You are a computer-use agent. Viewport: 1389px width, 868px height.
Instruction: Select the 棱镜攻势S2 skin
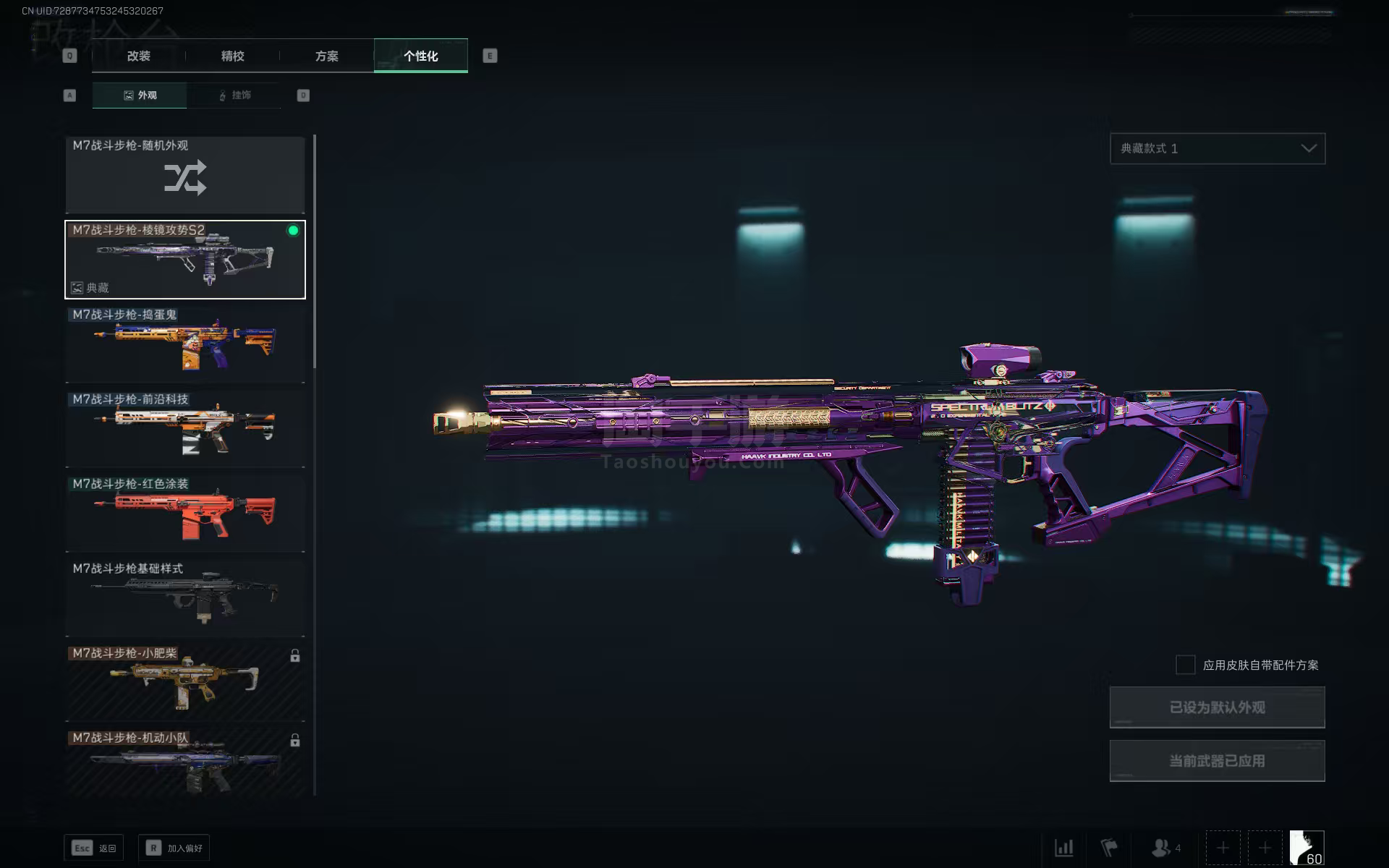pyautogui.click(x=185, y=260)
